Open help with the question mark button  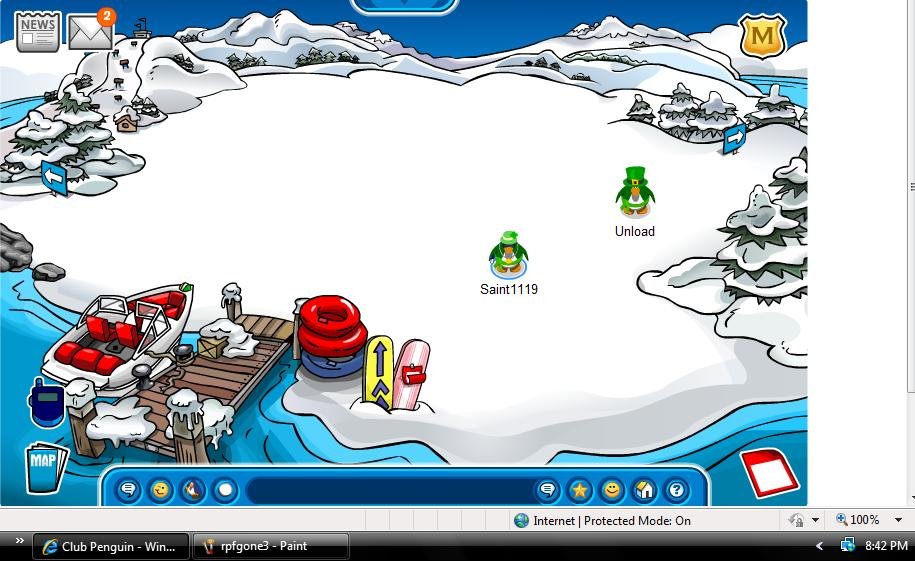coord(677,490)
